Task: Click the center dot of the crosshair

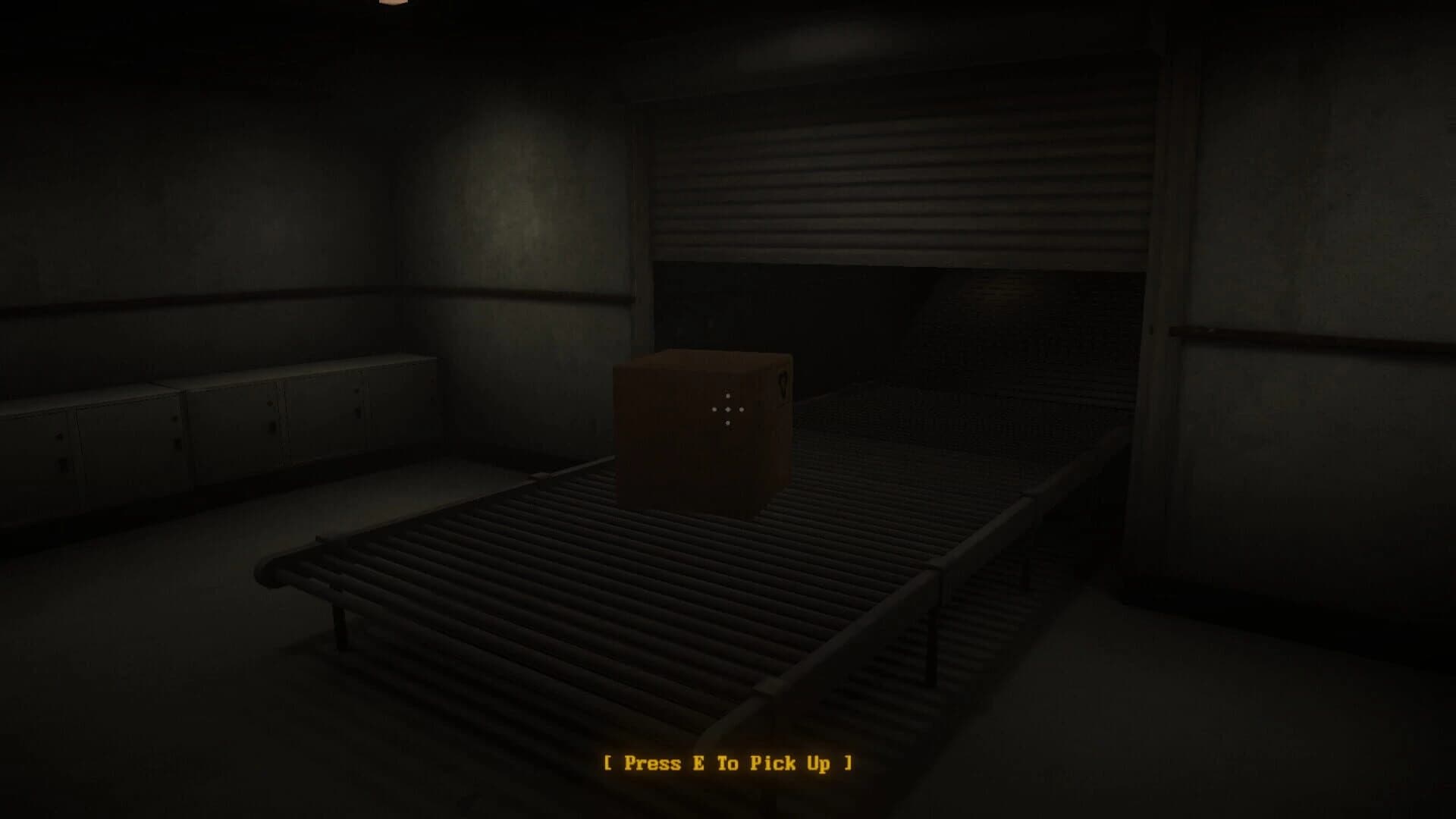Action: [x=727, y=409]
